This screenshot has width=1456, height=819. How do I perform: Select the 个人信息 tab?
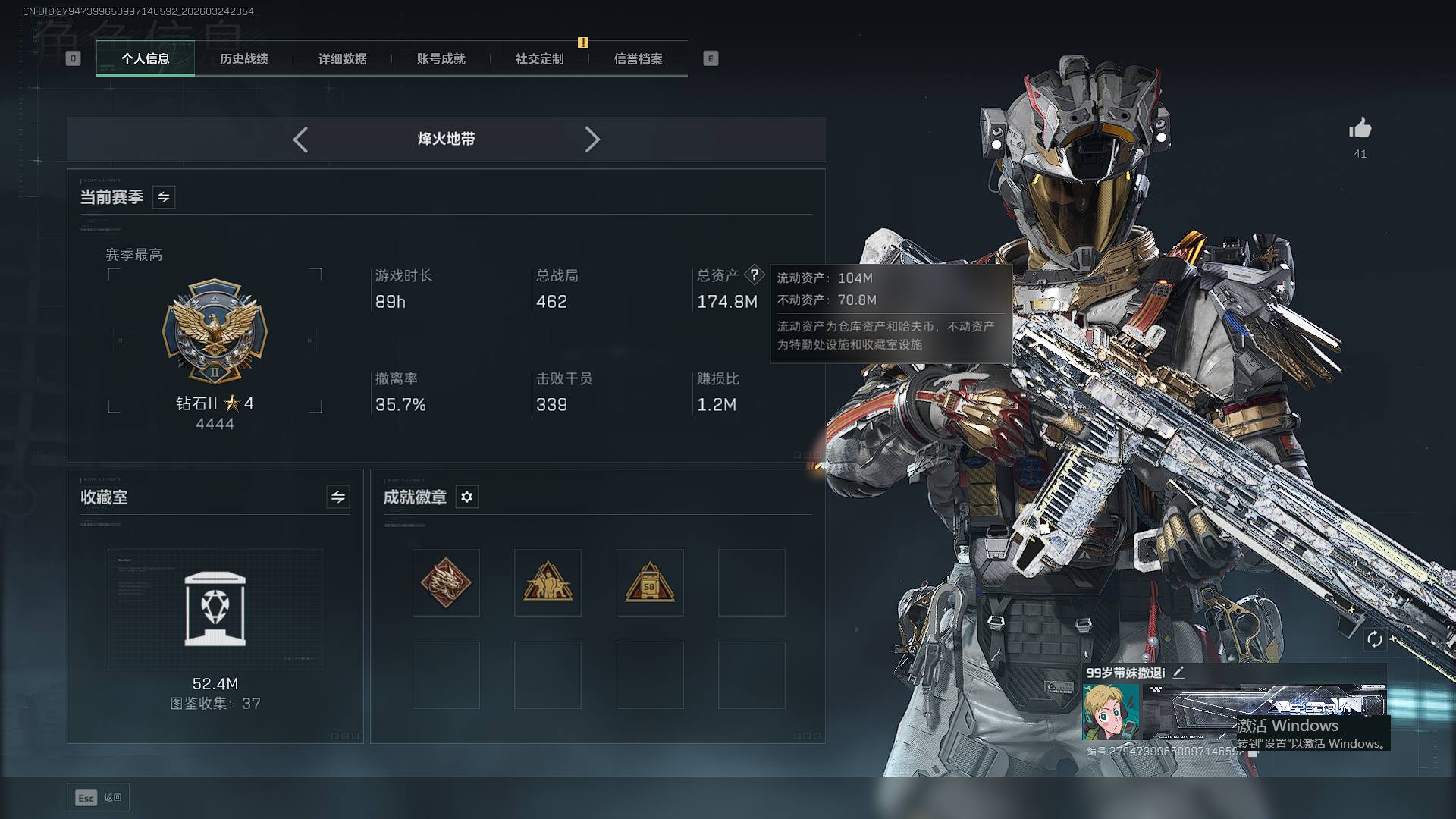tap(145, 58)
